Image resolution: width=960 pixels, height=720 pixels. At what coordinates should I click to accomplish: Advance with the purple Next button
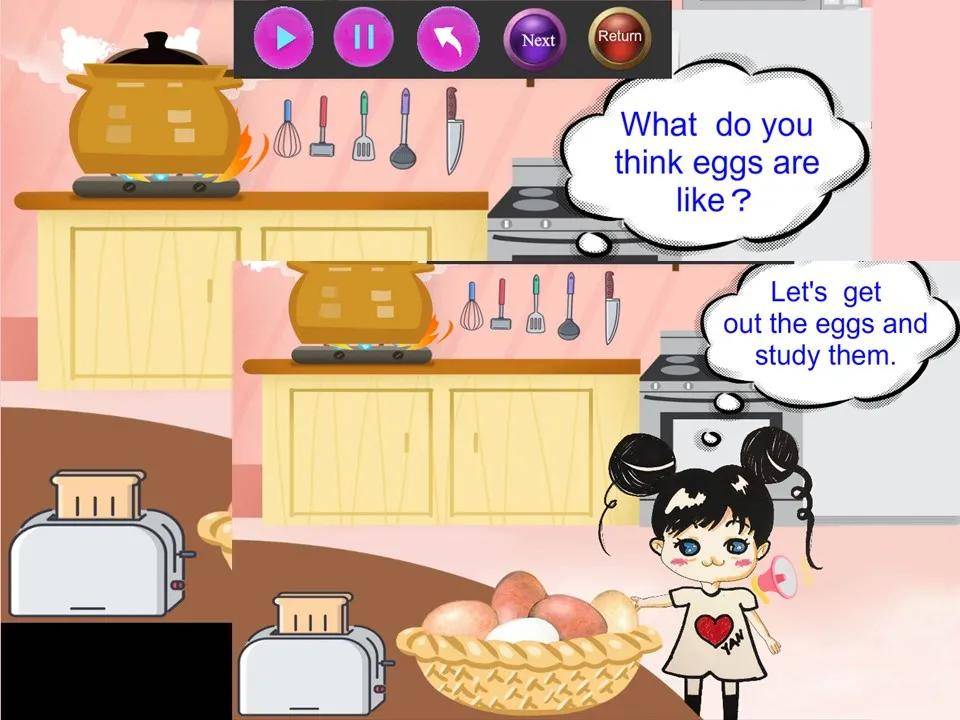point(537,40)
